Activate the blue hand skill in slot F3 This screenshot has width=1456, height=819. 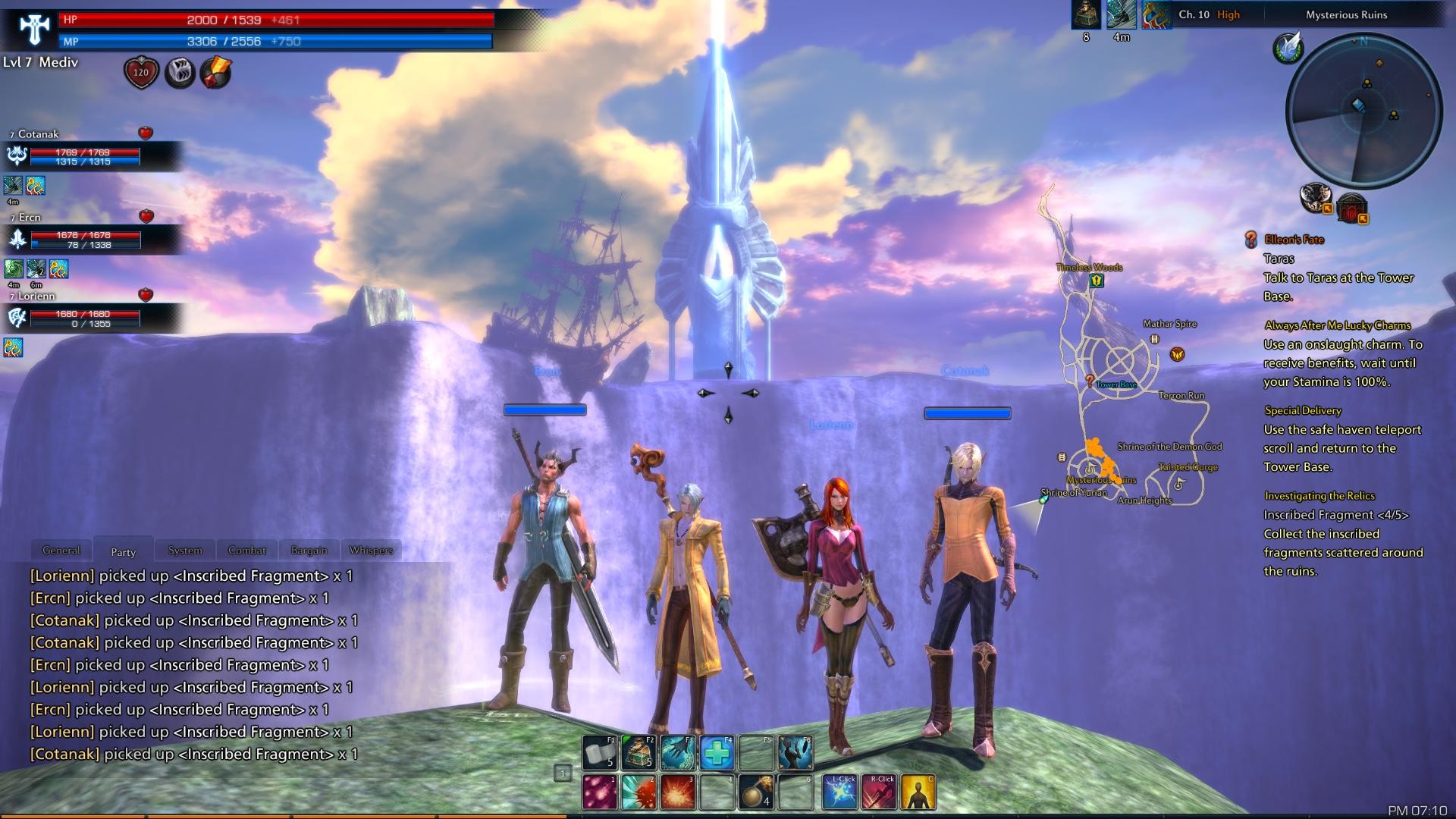(678, 752)
